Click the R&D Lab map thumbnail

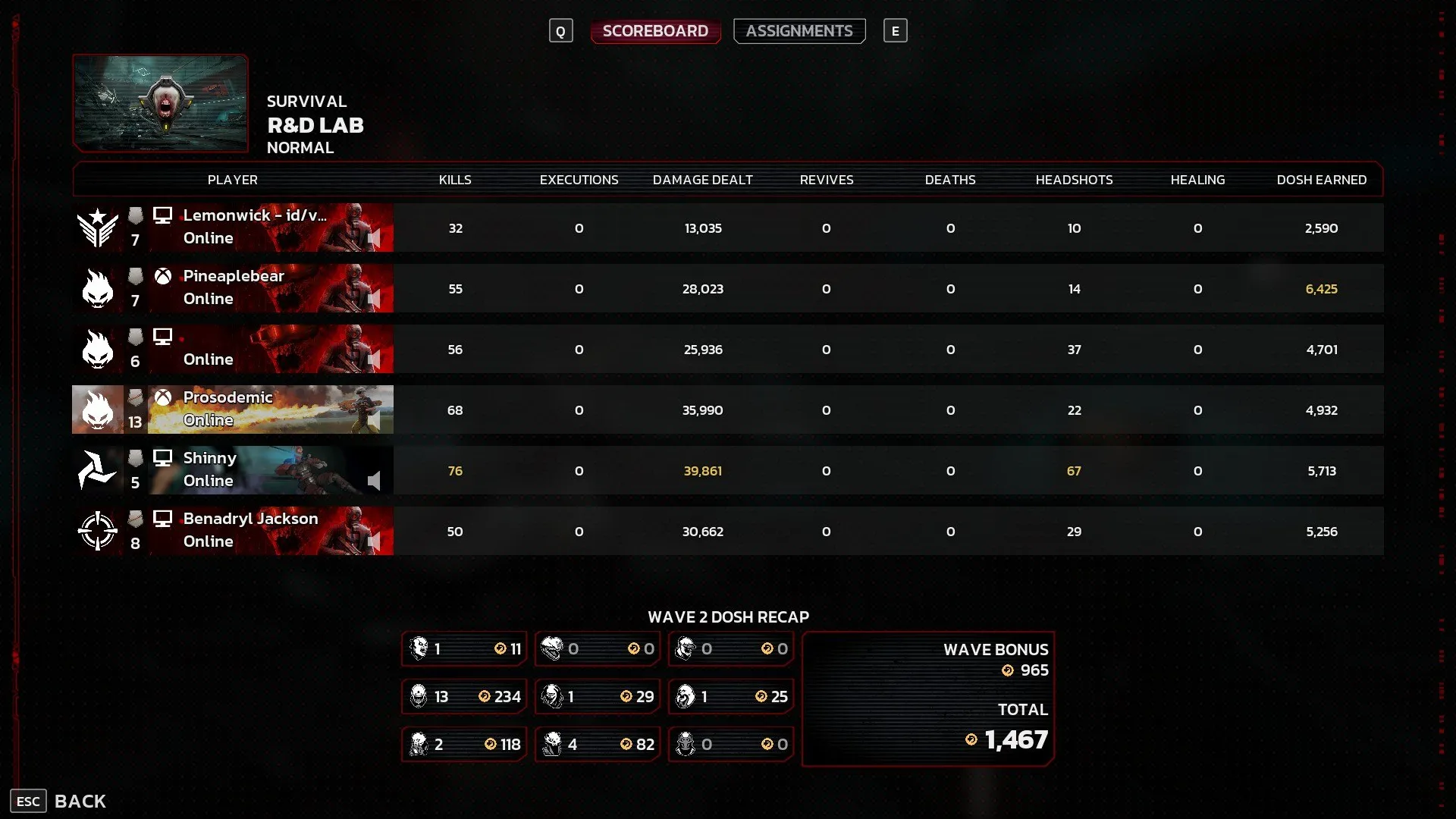tap(161, 103)
